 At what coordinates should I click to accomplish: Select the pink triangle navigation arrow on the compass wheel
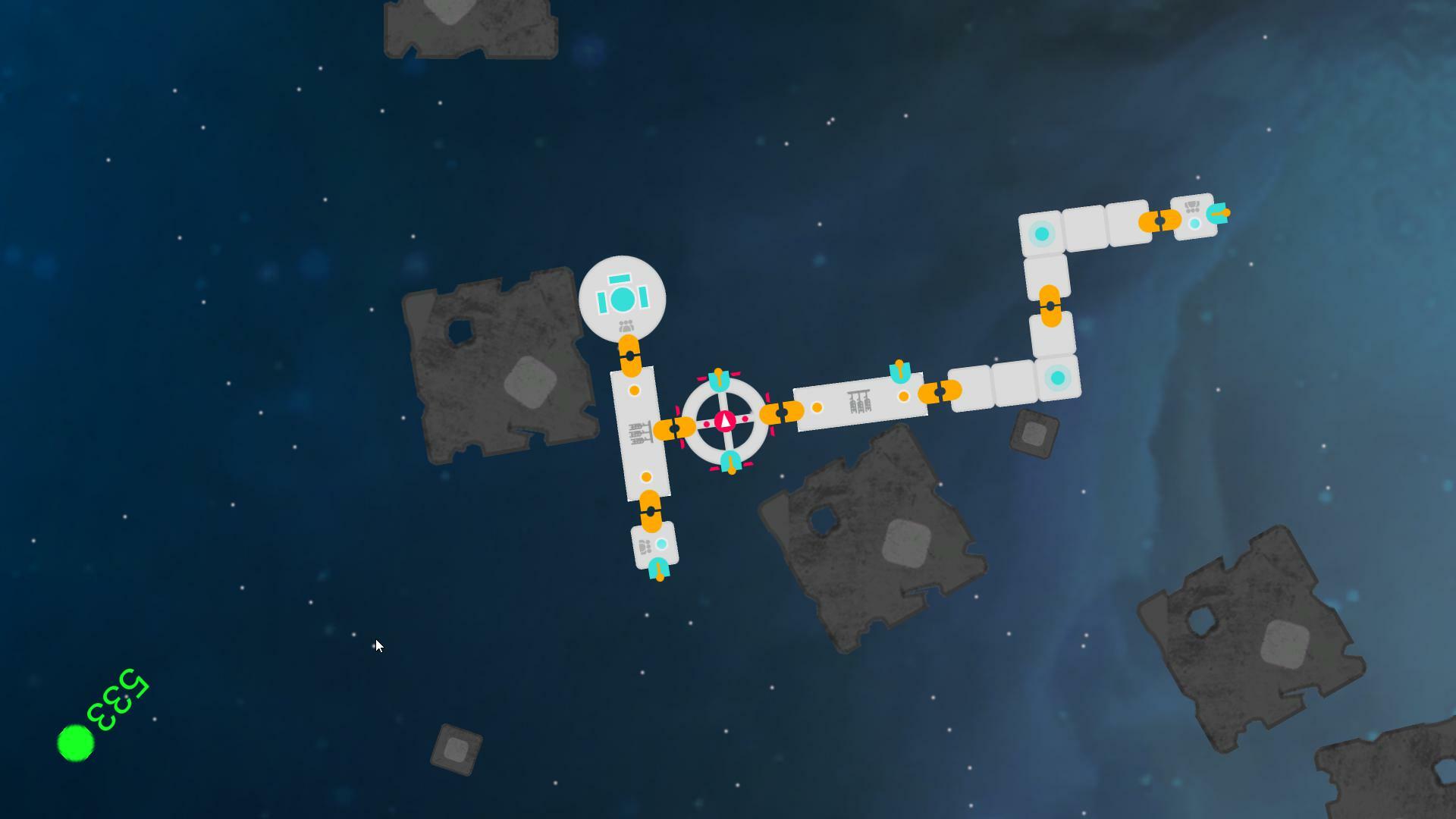724,419
